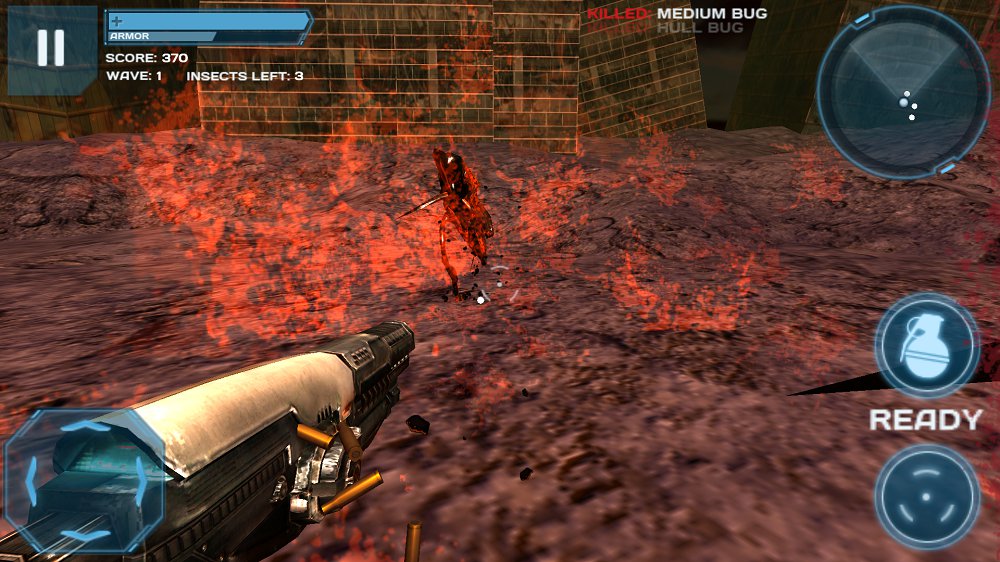Tap the movement joystick pad

[84, 481]
